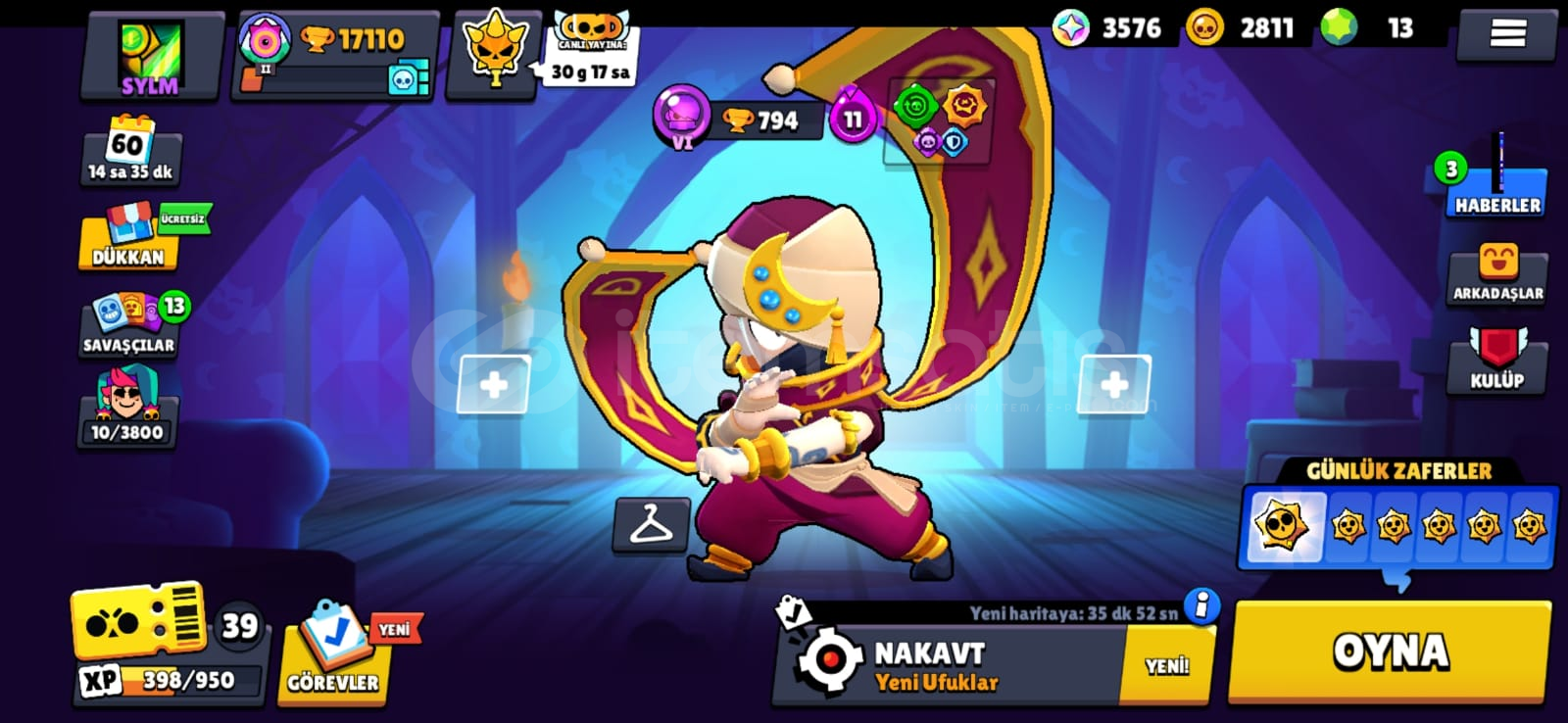This screenshot has width=1568, height=723.
Task: Switch to the SAVAŞÇILAR brawlers screen
Action: 128,321
